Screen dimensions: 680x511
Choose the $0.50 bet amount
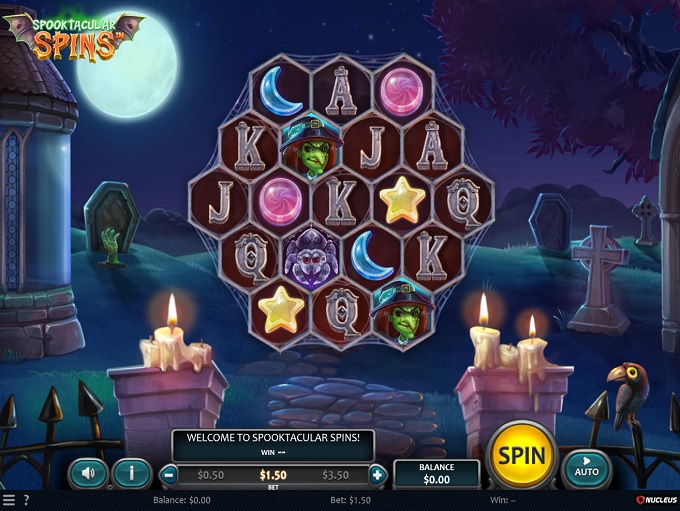(x=211, y=475)
